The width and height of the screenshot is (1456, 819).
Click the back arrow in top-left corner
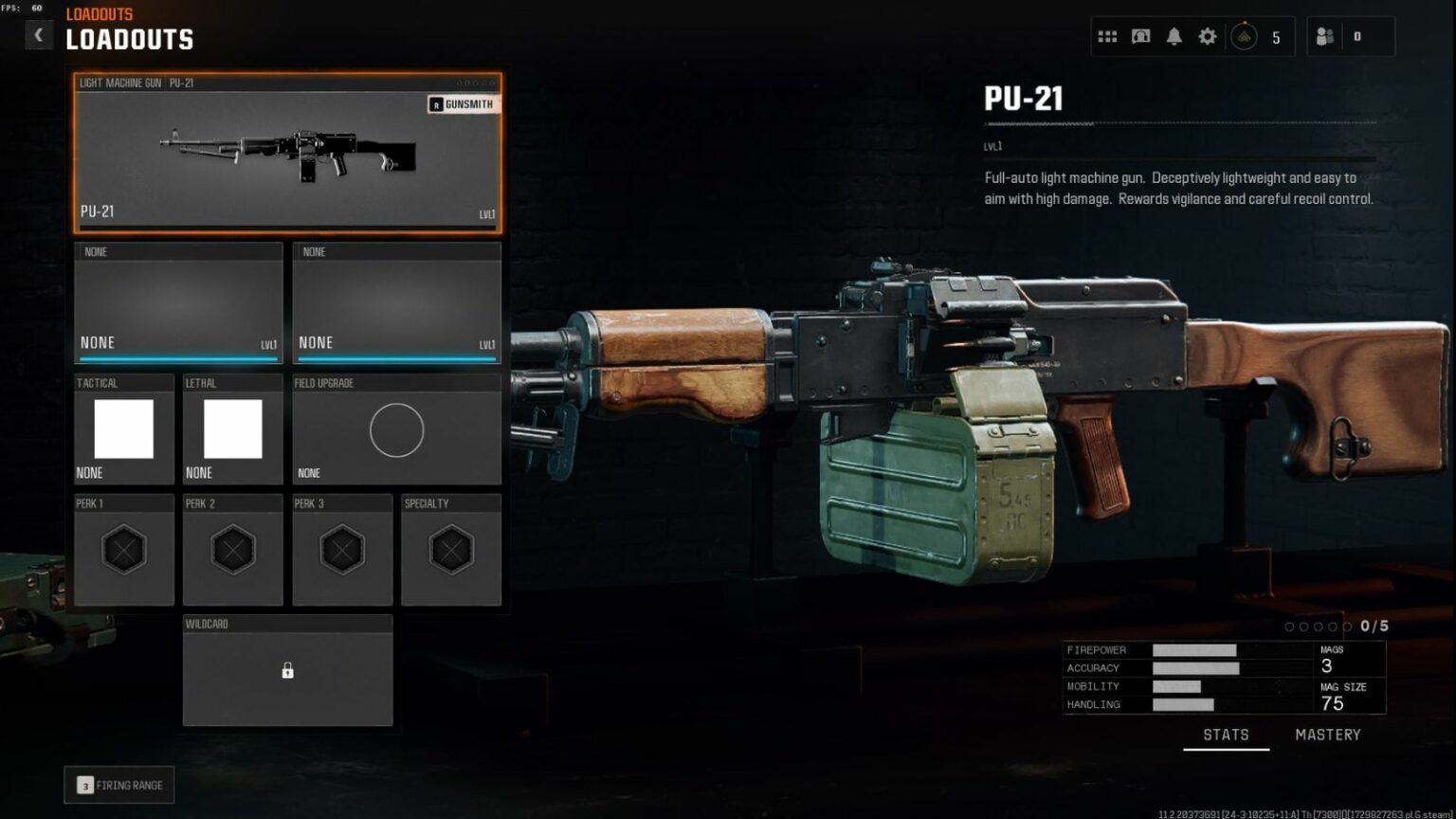pos(39,34)
